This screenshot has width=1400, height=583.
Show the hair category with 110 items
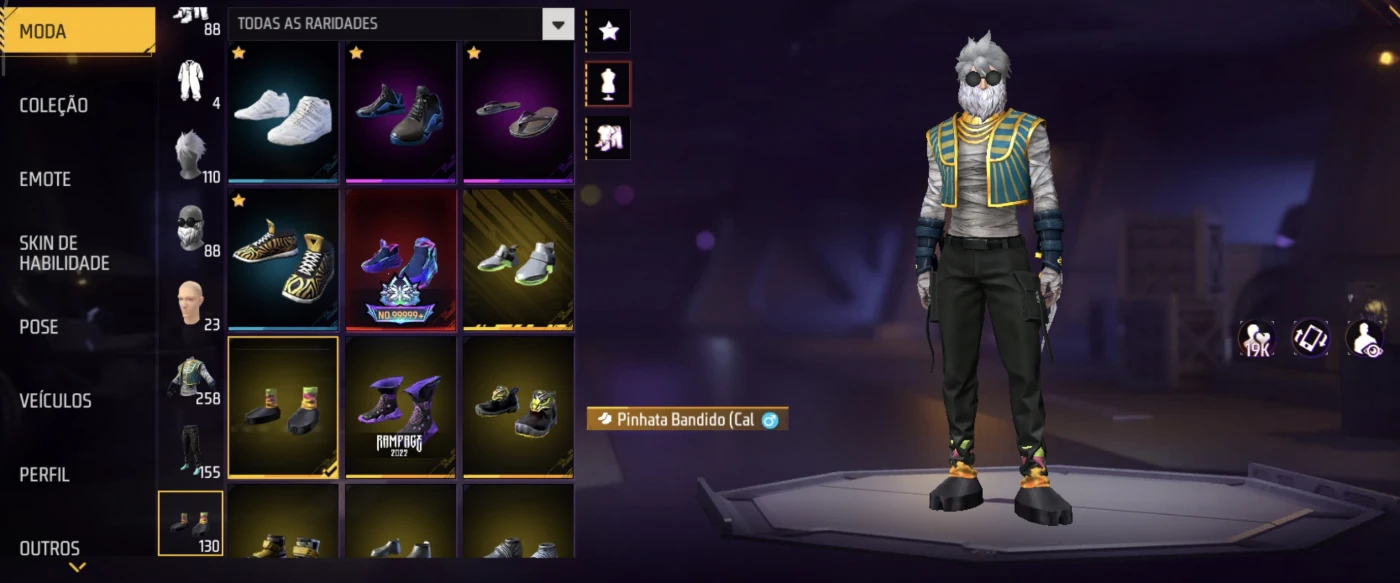[190, 156]
